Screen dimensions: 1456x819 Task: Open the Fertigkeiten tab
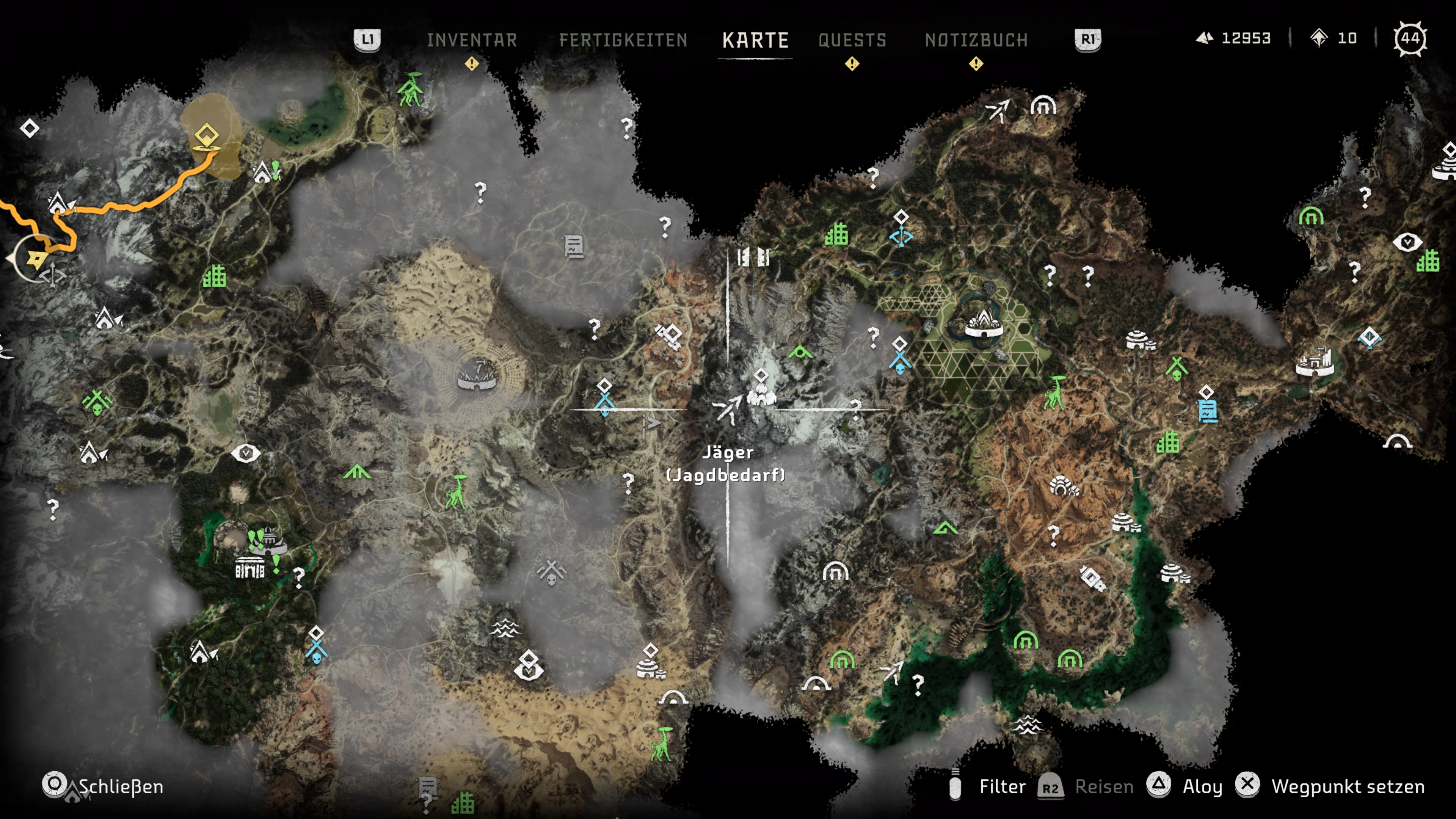(623, 40)
